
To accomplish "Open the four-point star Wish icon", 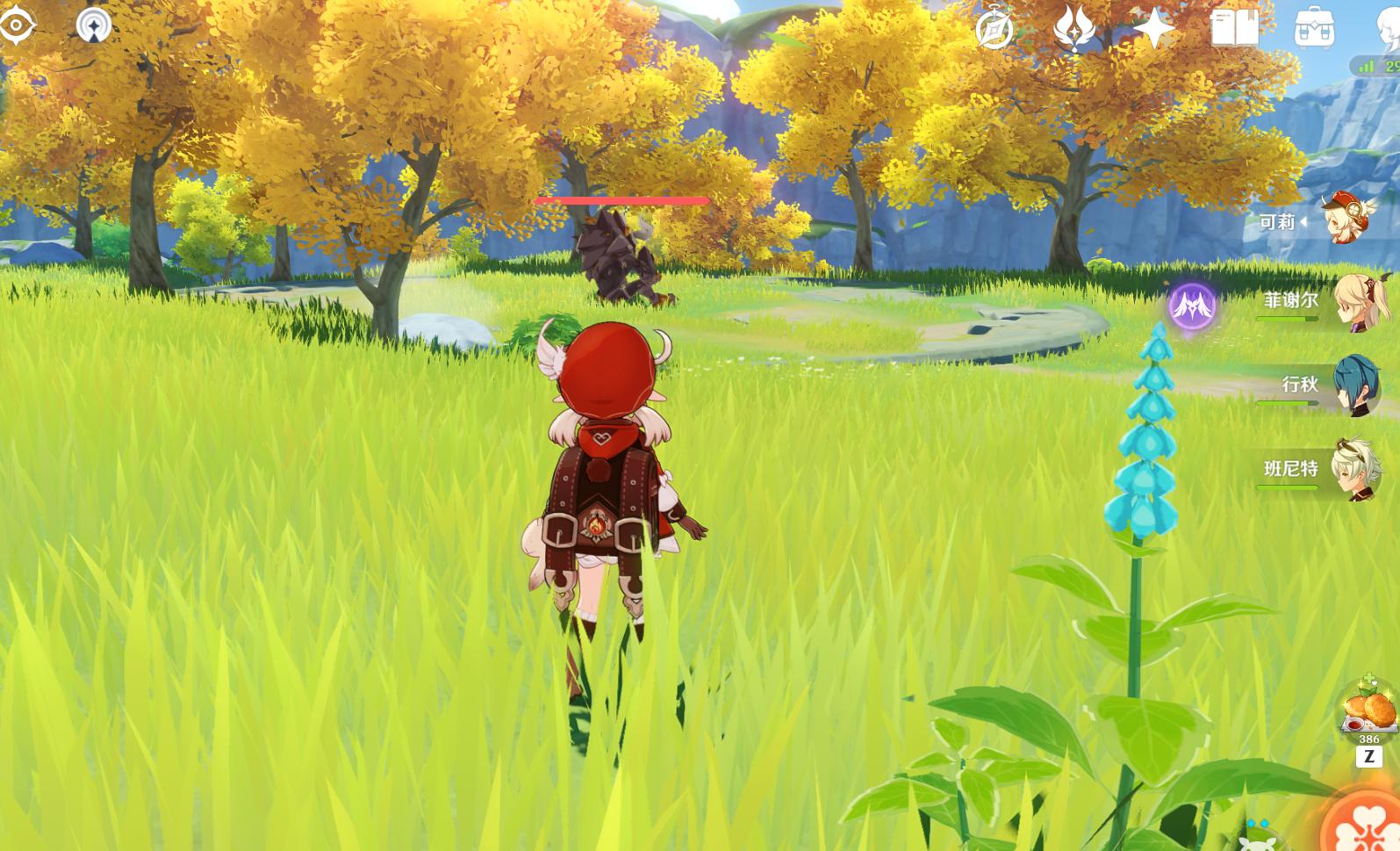I will pos(1153,29).
